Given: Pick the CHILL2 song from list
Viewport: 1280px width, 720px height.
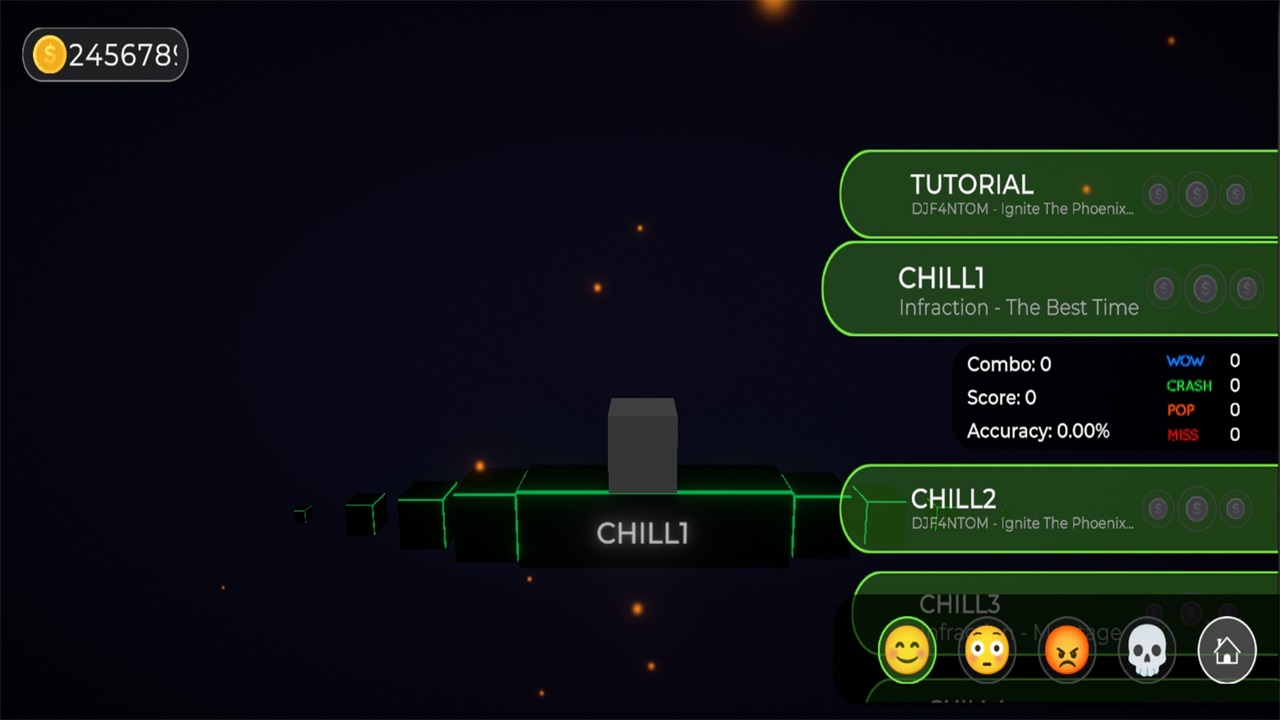Looking at the screenshot, I should click(1020, 509).
